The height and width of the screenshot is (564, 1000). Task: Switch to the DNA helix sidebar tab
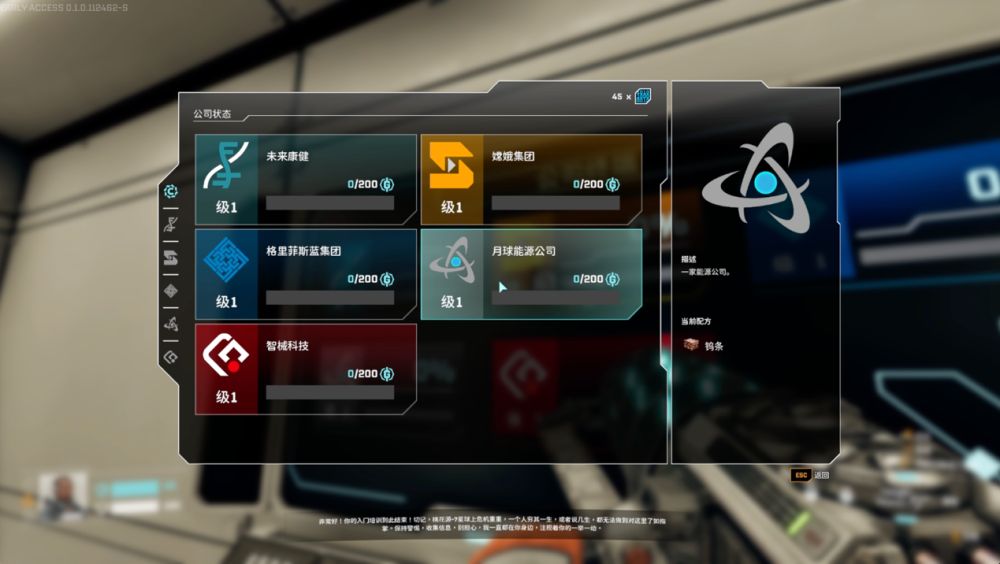click(x=171, y=223)
